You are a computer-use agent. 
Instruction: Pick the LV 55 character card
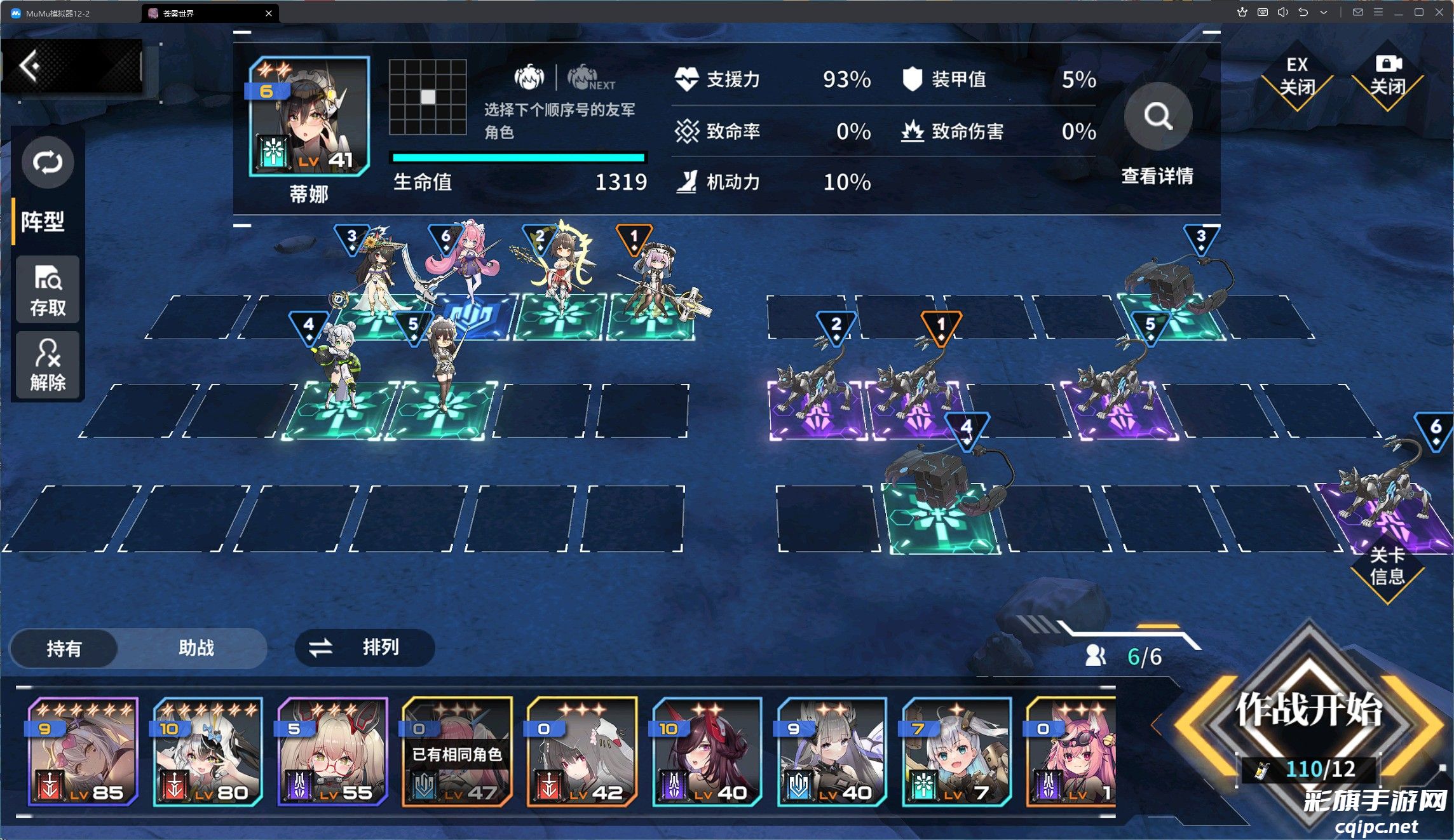coord(332,752)
